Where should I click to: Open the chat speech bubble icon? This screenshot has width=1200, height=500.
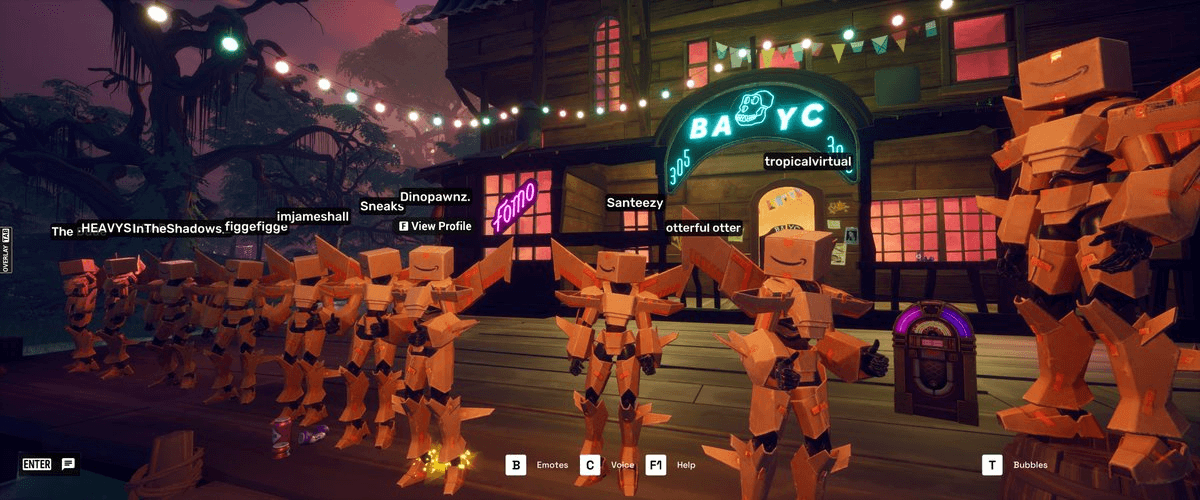point(68,464)
